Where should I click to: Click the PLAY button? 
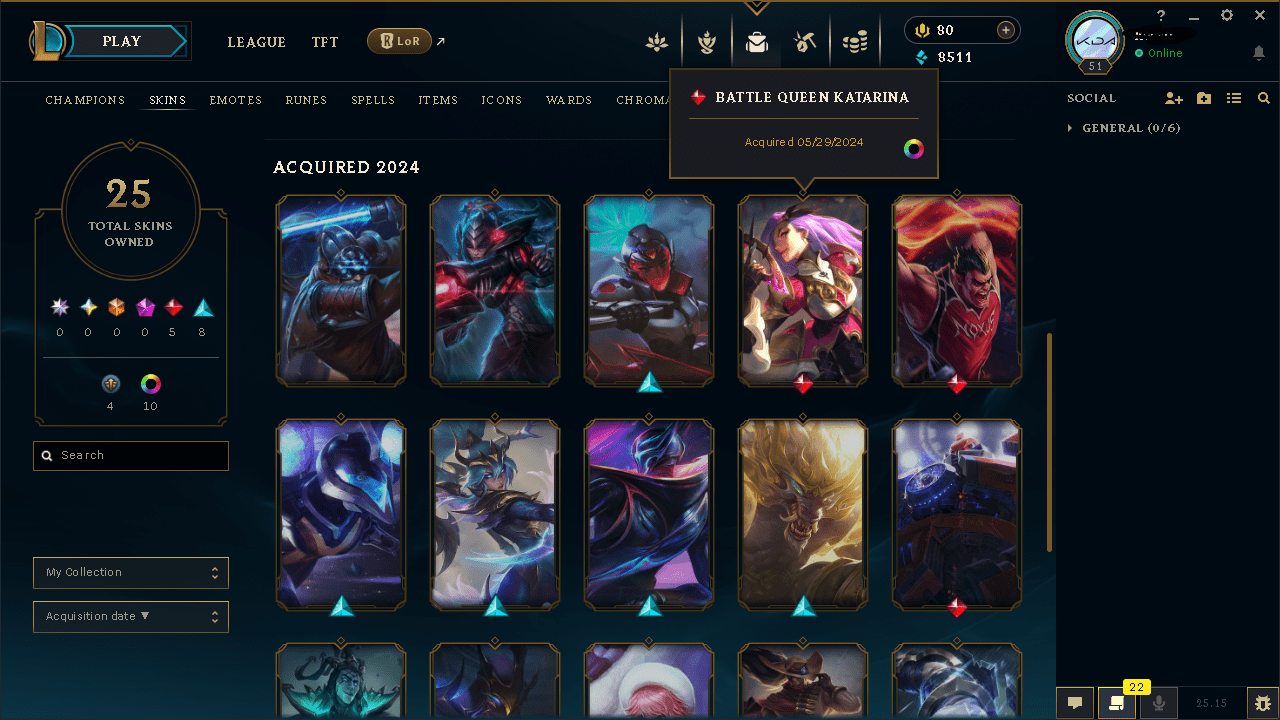[x=120, y=41]
